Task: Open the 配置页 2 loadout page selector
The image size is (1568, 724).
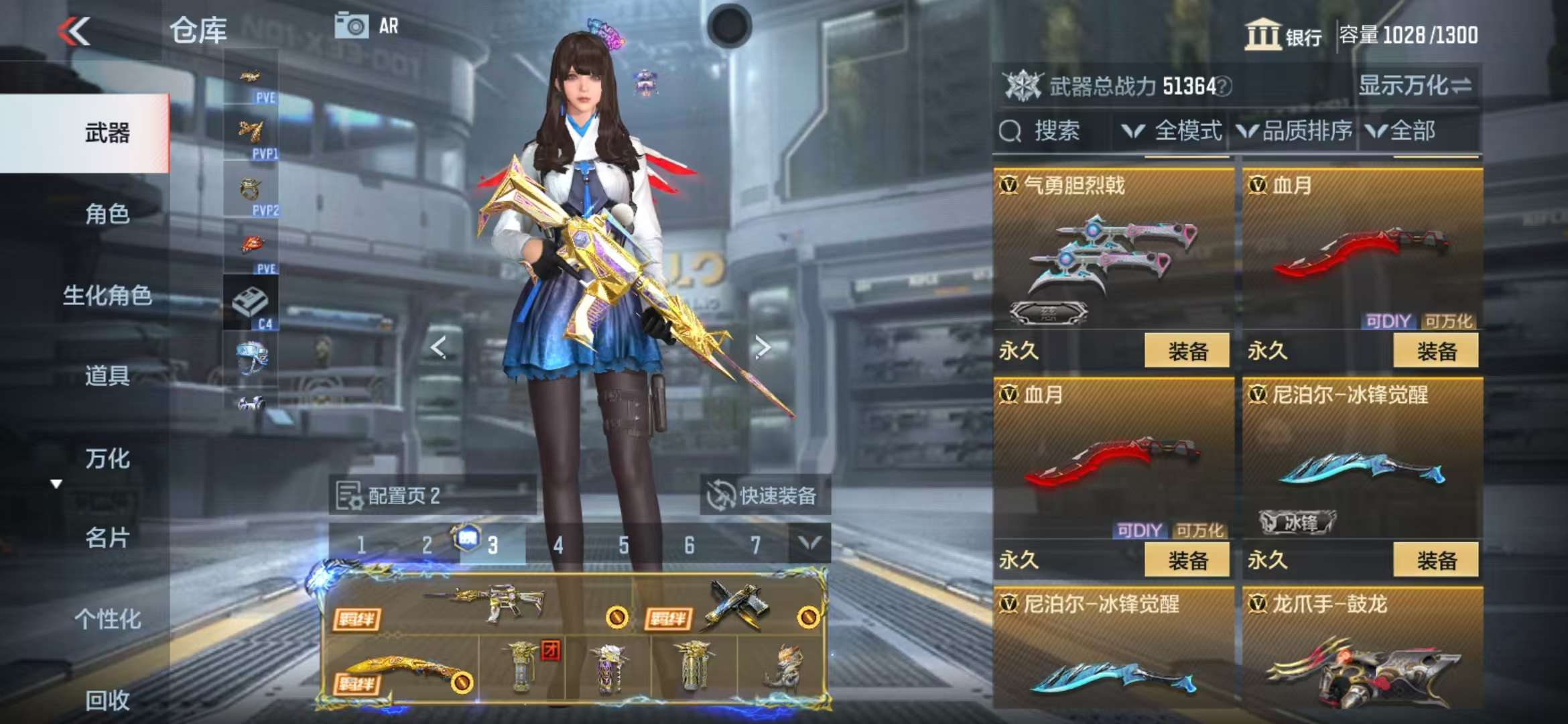Action: [432, 496]
